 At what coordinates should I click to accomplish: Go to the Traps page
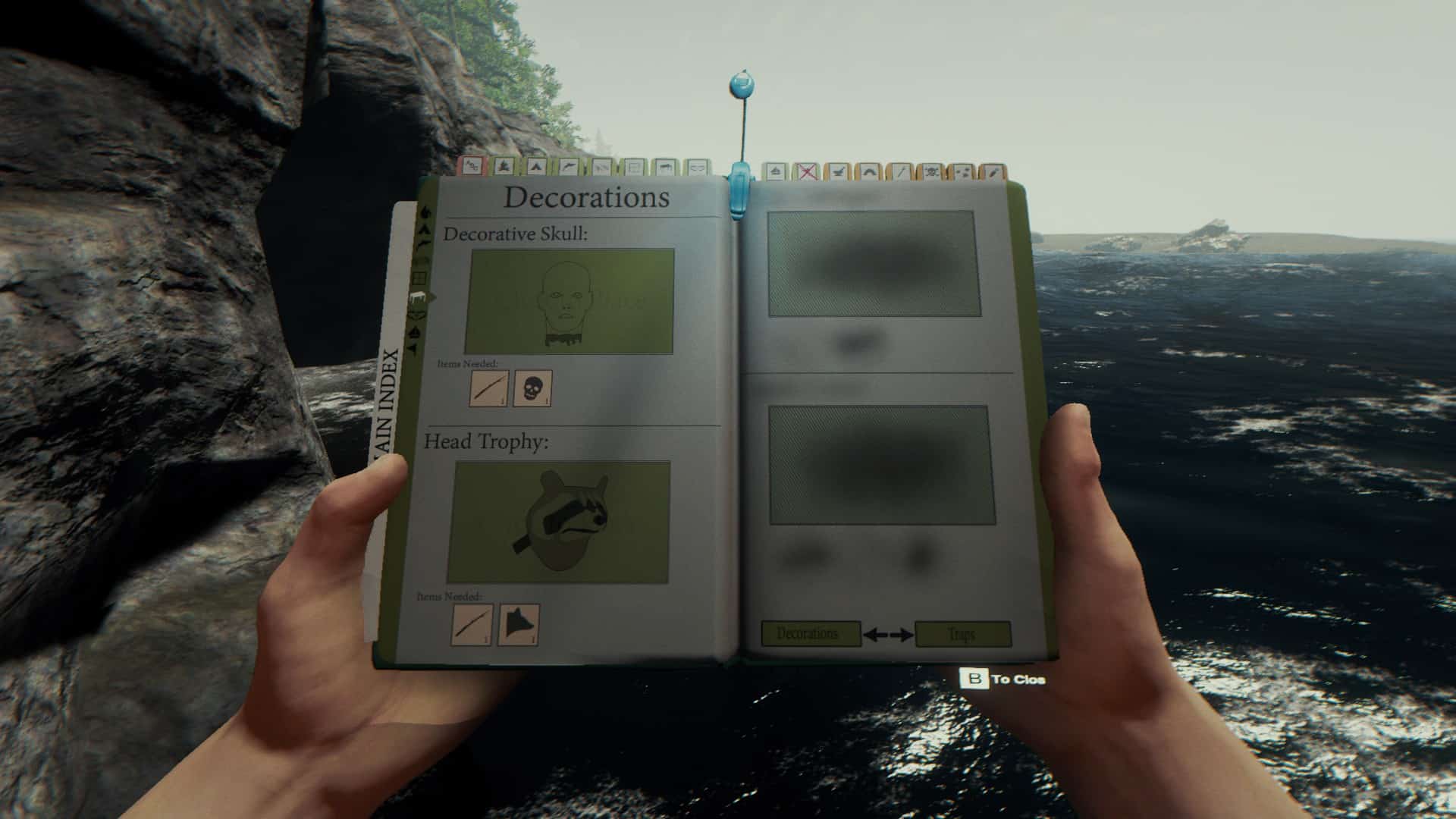[x=962, y=634]
